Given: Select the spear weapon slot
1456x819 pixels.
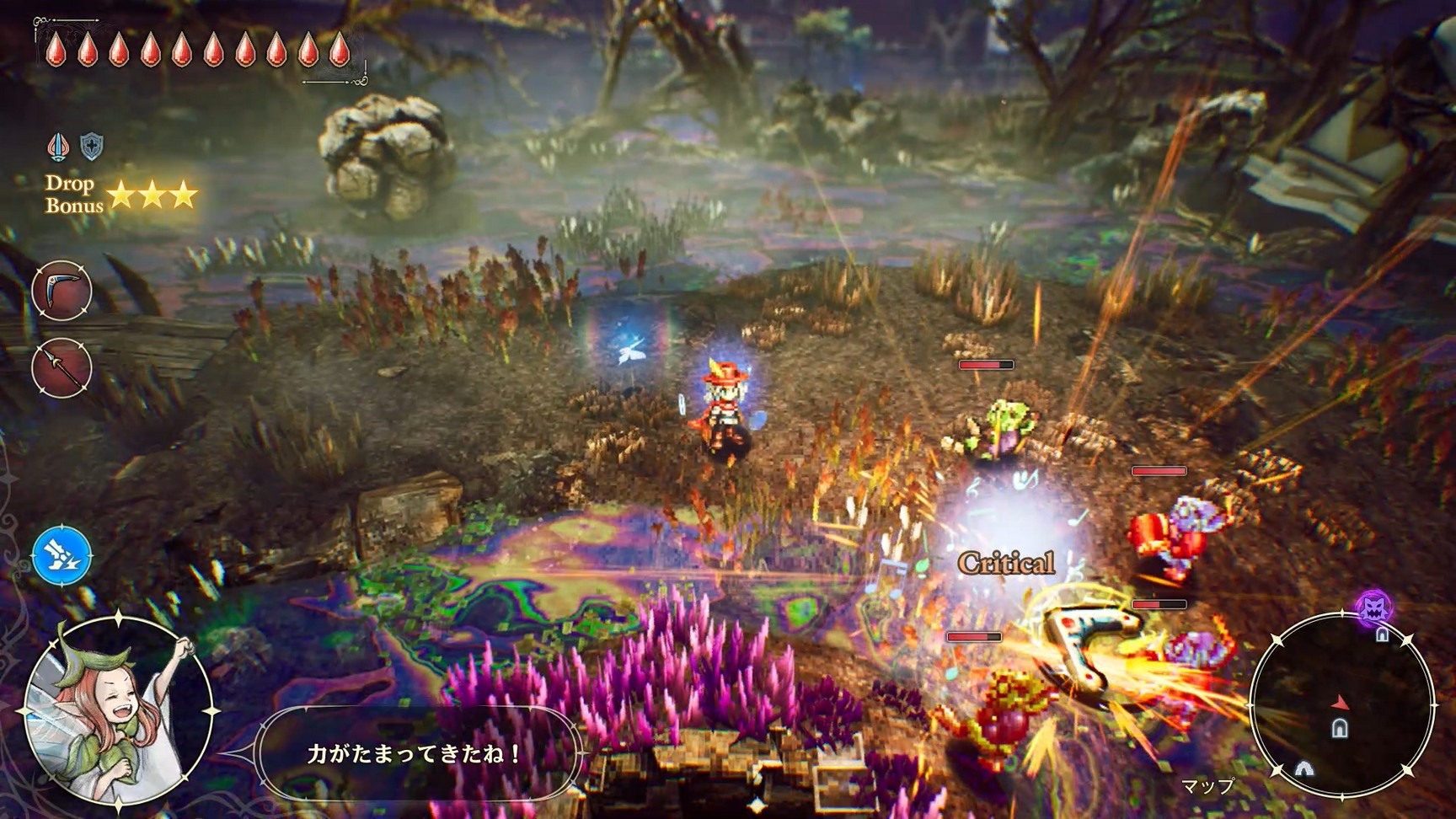Looking at the screenshot, I should [62, 367].
